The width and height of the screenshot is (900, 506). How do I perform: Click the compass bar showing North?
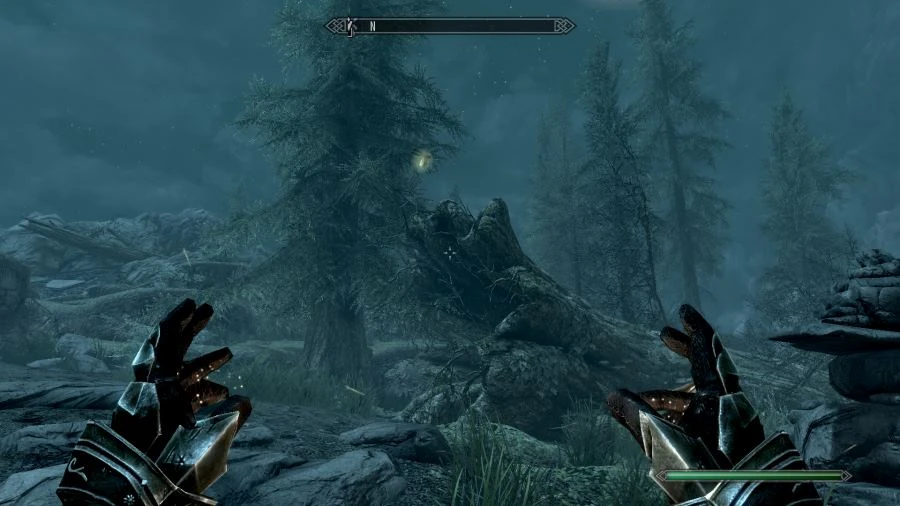coord(450,26)
